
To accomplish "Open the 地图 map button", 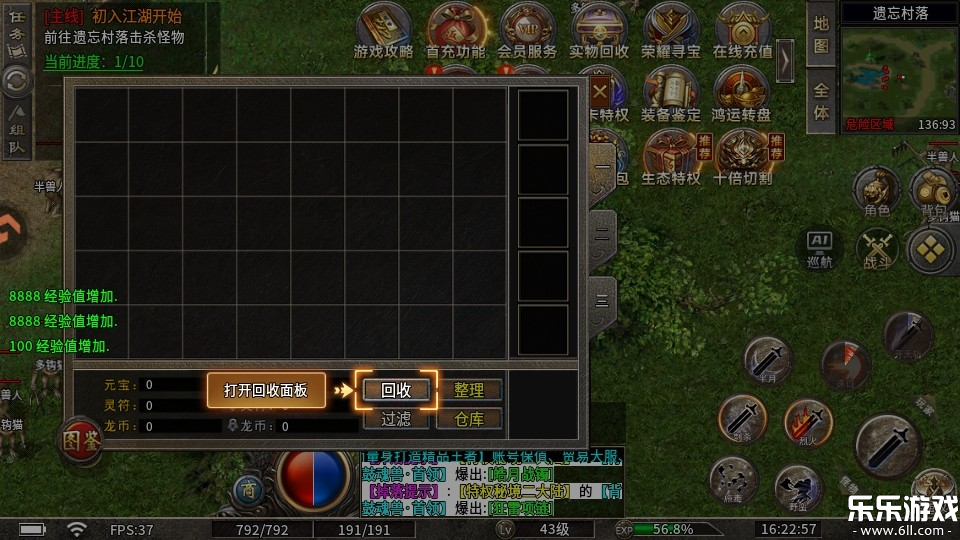I will pyautogui.click(x=821, y=35).
